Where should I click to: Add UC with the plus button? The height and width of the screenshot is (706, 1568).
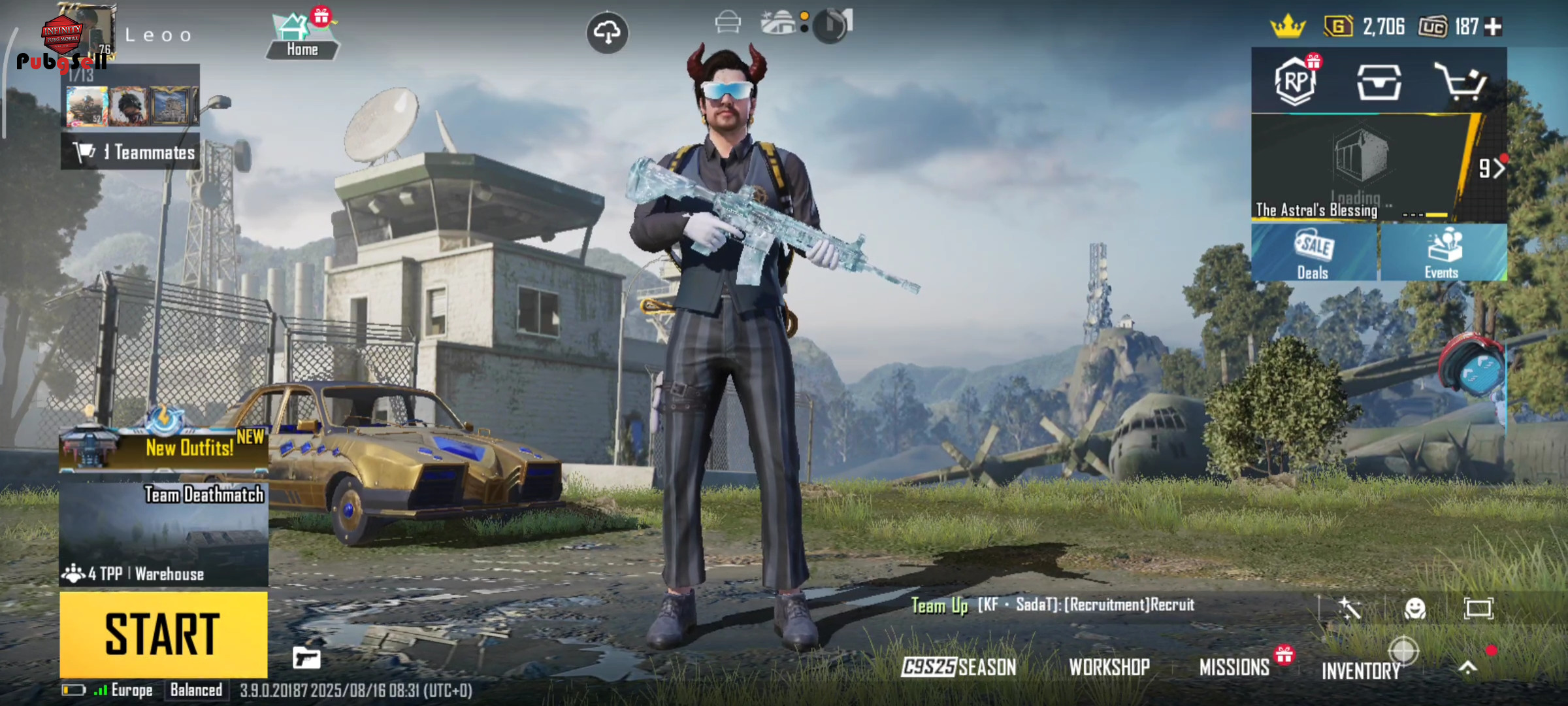tap(1494, 27)
